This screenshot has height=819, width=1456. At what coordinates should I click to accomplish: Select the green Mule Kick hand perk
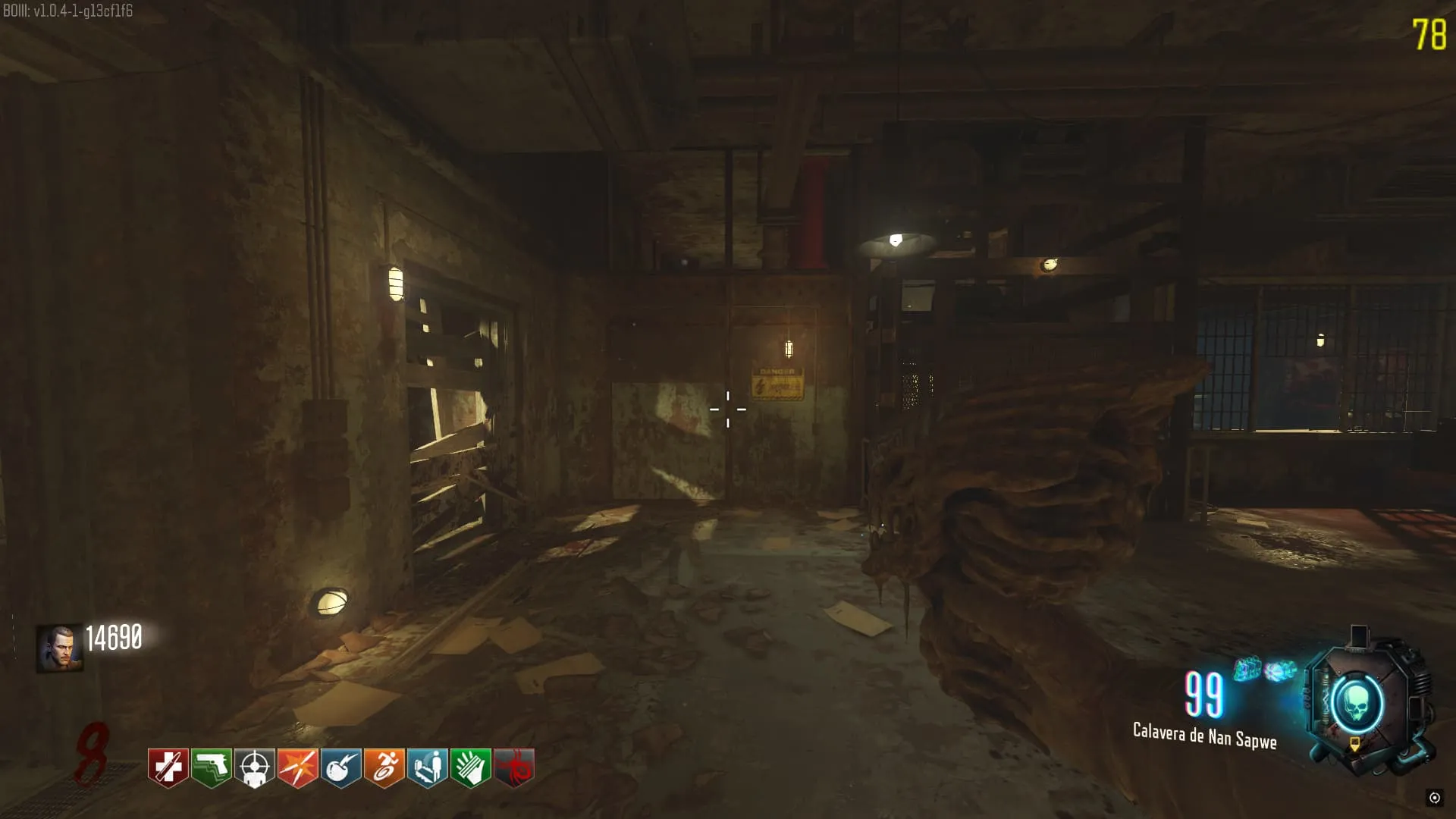click(x=470, y=767)
